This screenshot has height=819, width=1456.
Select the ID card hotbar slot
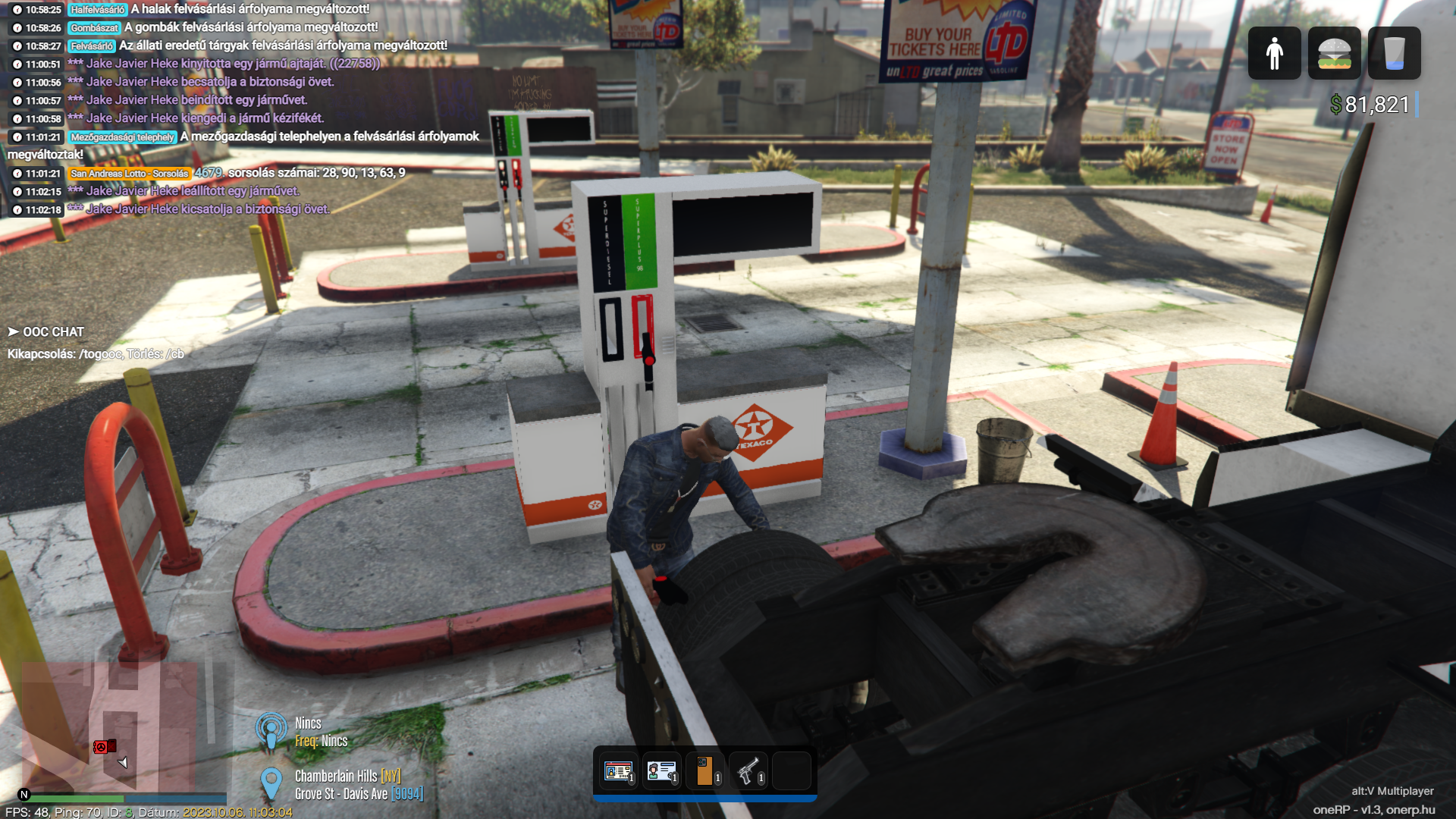(661, 771)
